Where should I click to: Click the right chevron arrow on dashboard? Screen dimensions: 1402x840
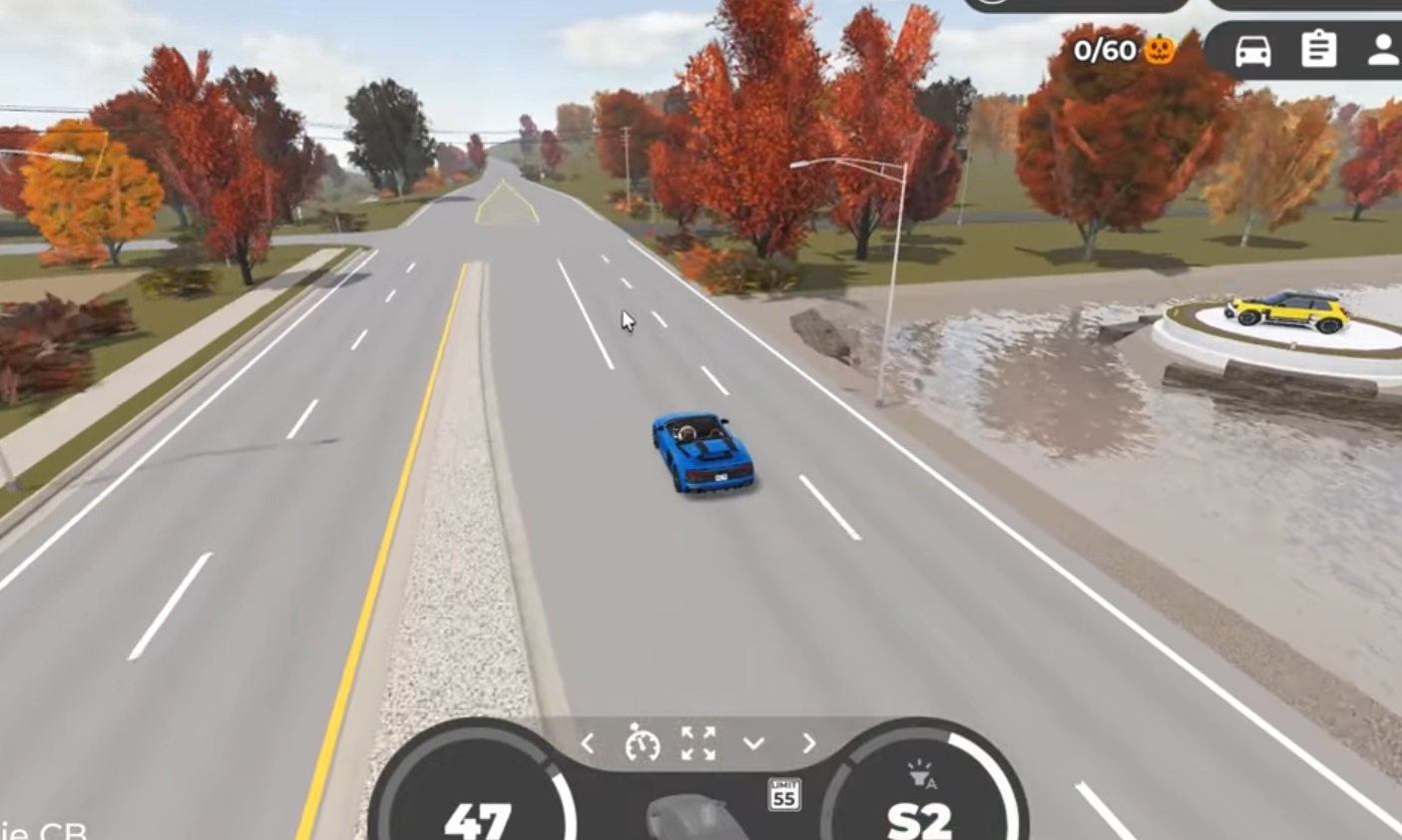[x=808, y=744]
